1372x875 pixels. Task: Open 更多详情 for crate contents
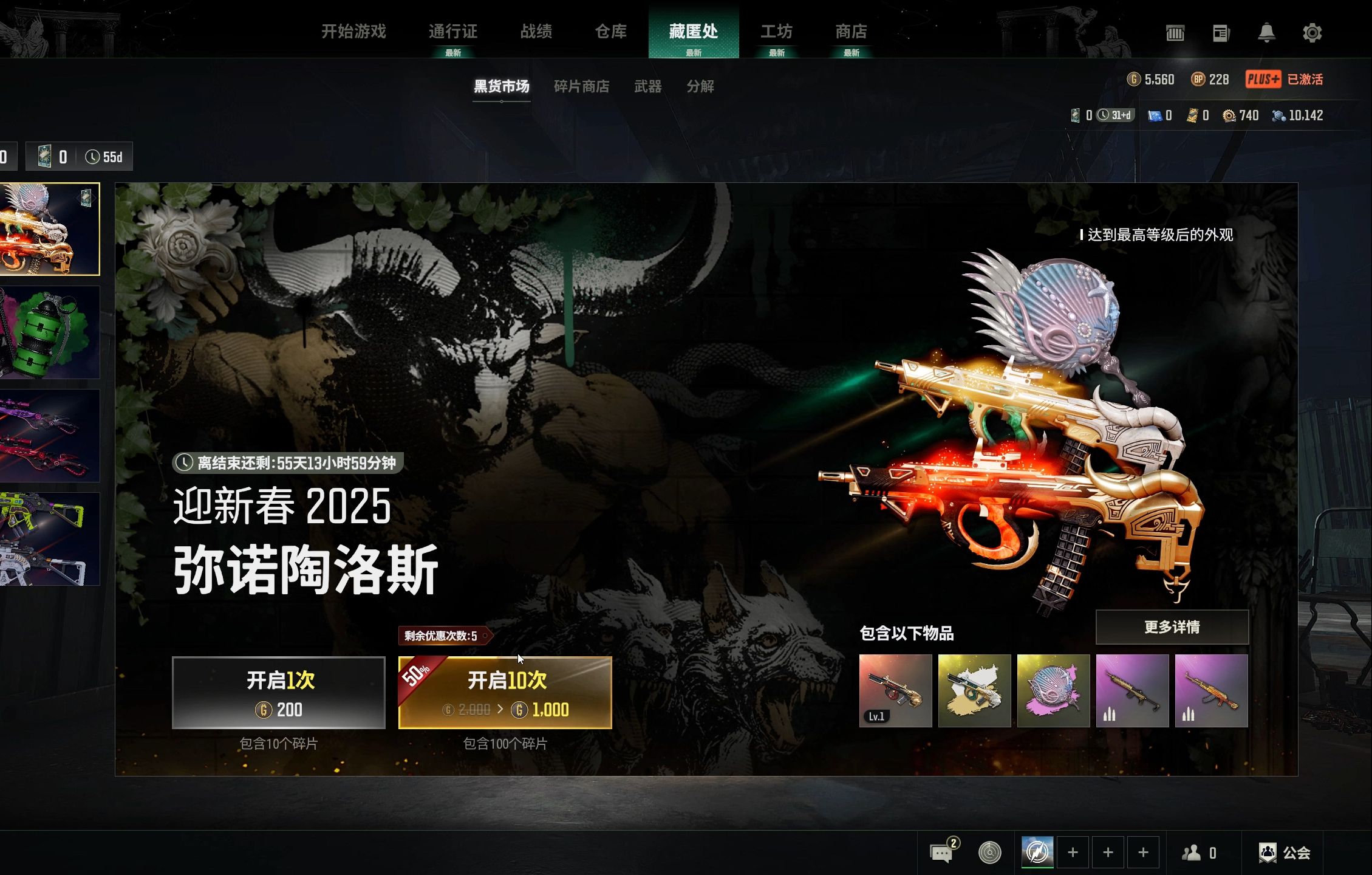(x=1172, y=626)
